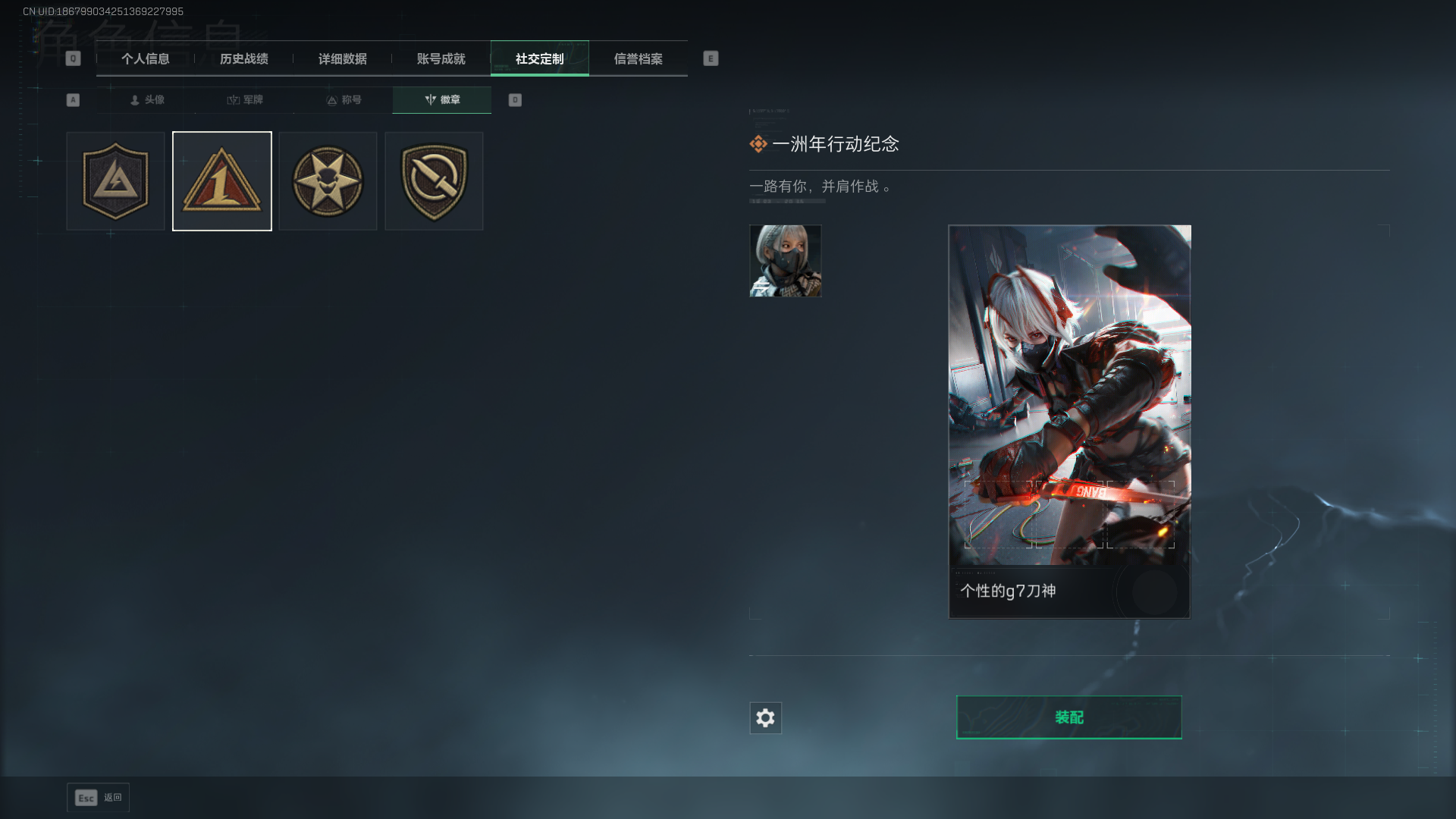Click the 返回 back button

(98, 798)
